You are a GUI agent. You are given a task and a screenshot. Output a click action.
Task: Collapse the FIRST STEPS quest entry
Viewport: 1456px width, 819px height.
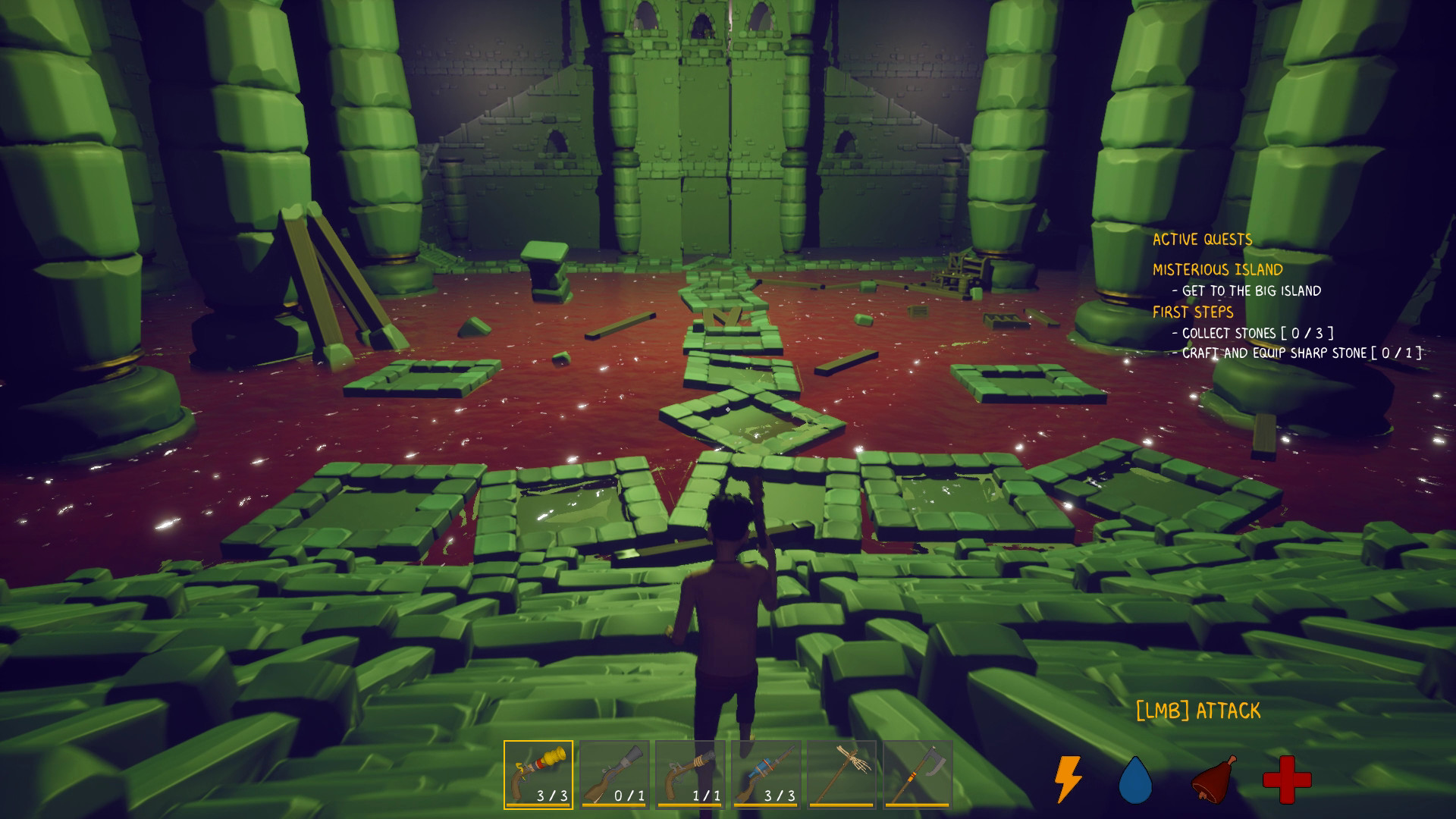1193,312
